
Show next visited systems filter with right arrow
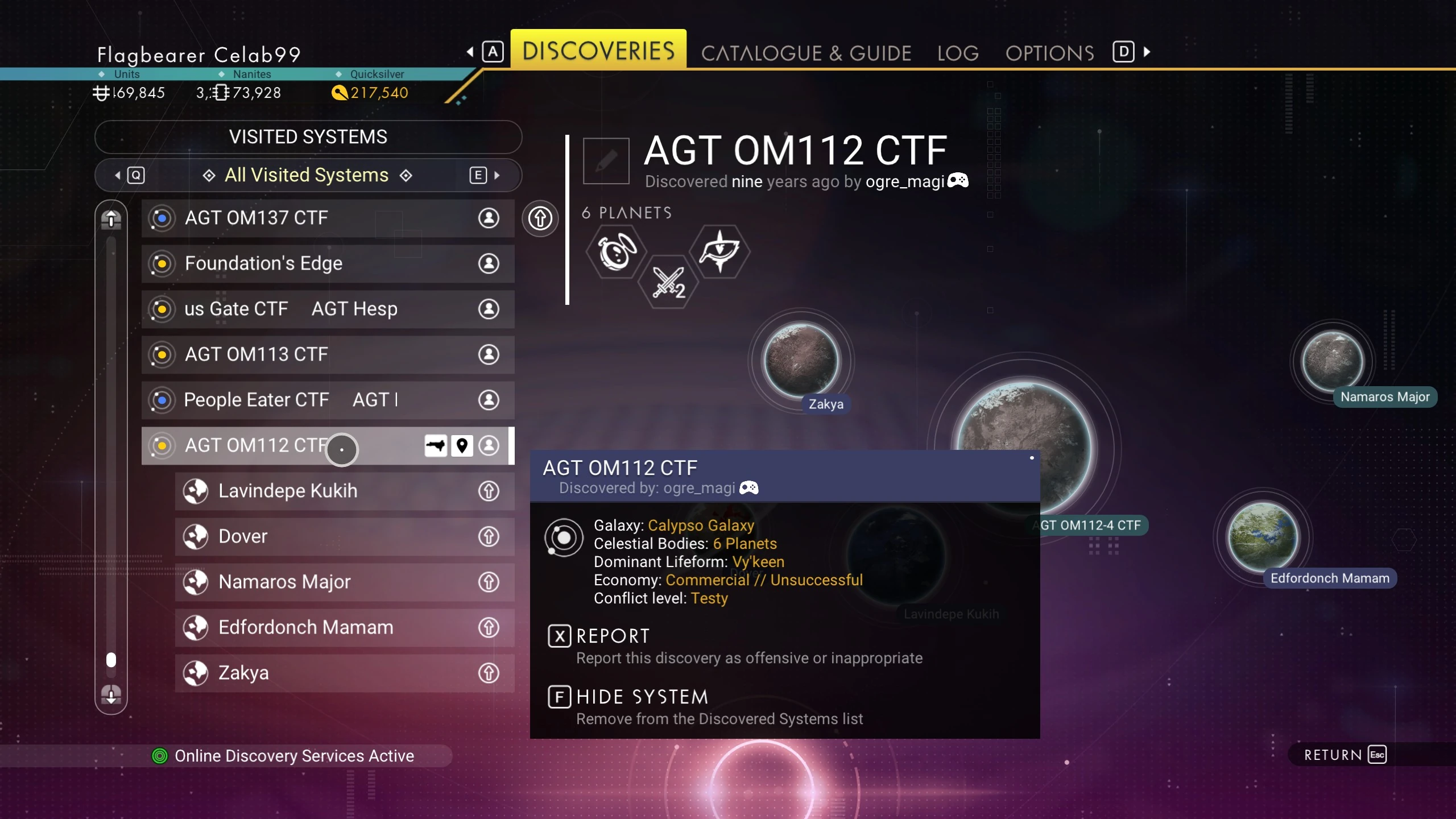(x=497, y=175)
